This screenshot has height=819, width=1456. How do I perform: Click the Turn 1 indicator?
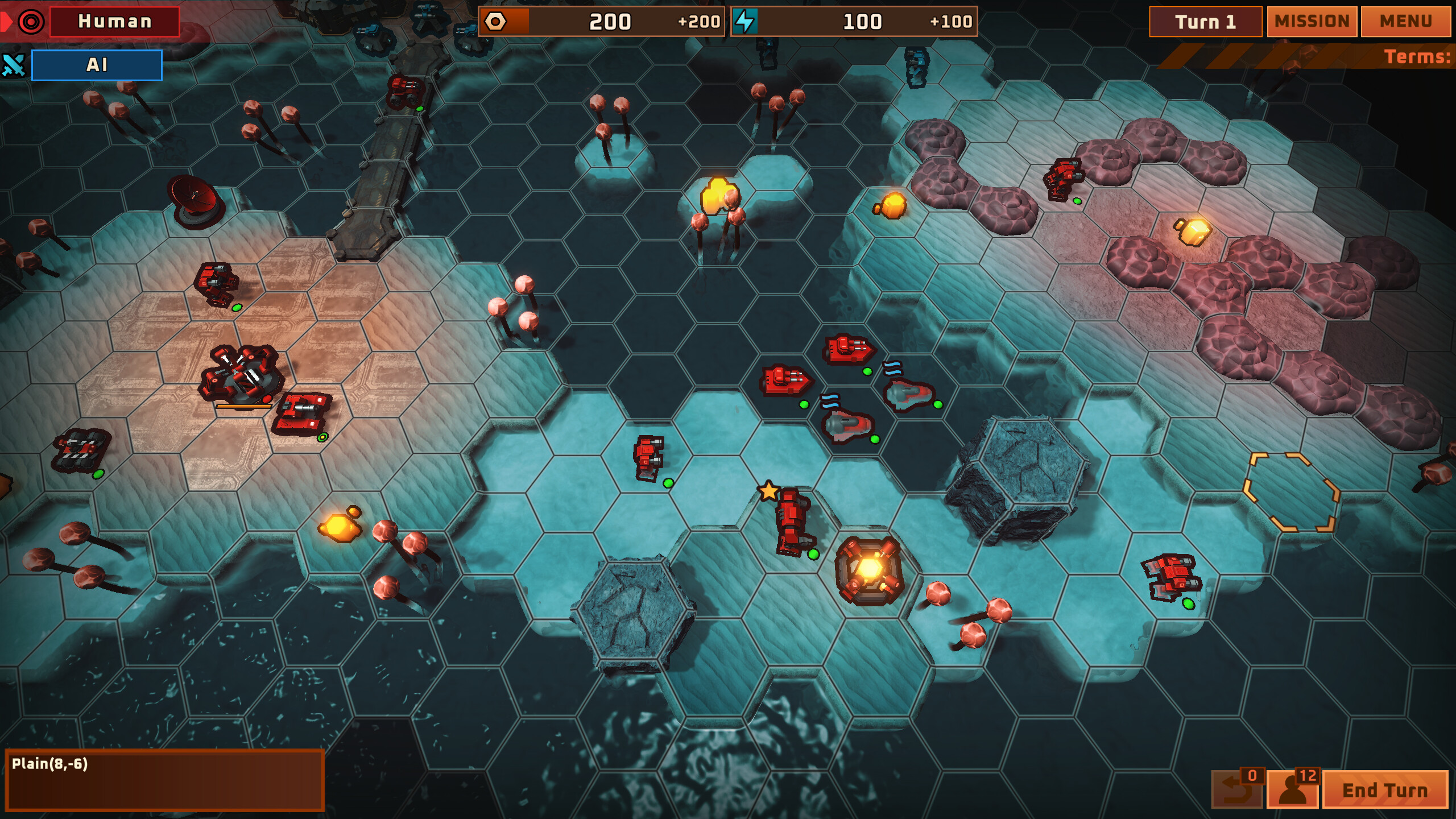pyautogui.click(x=1205, y=22)
